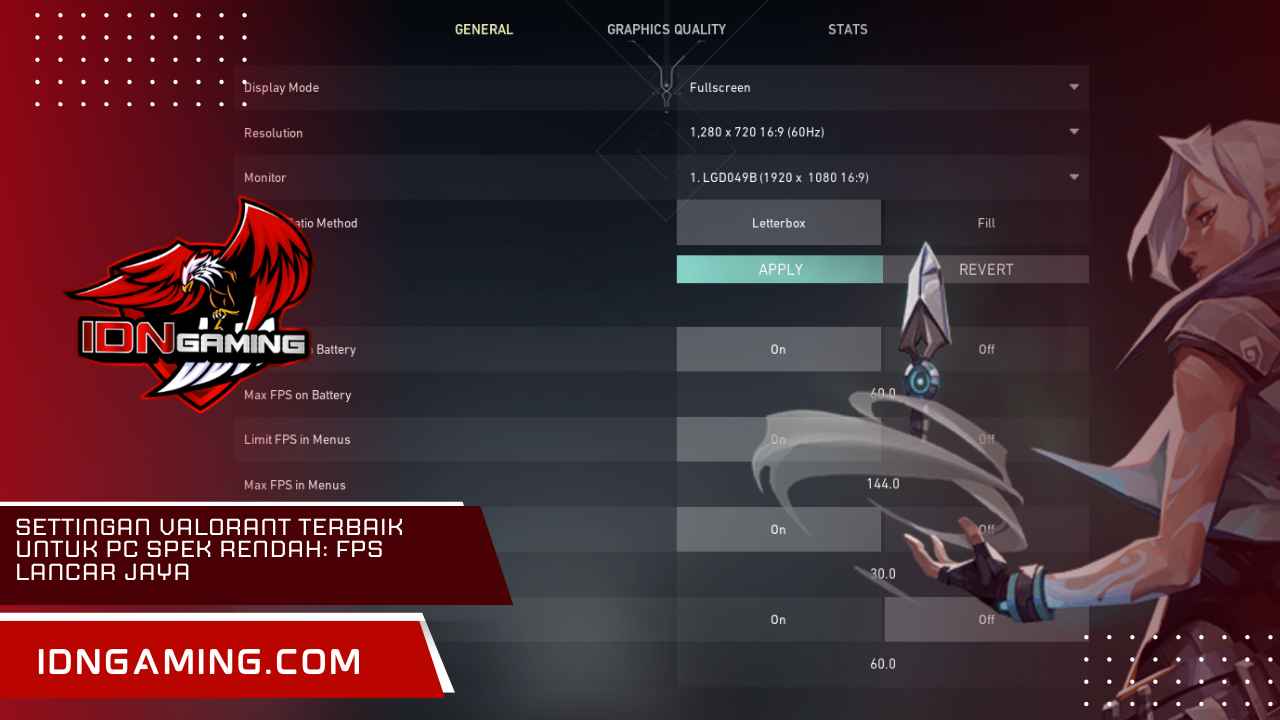Screen dimensions: 1280x720
Task: Choose Fill for Aspect Ratio Method
Action: point(986,222)
